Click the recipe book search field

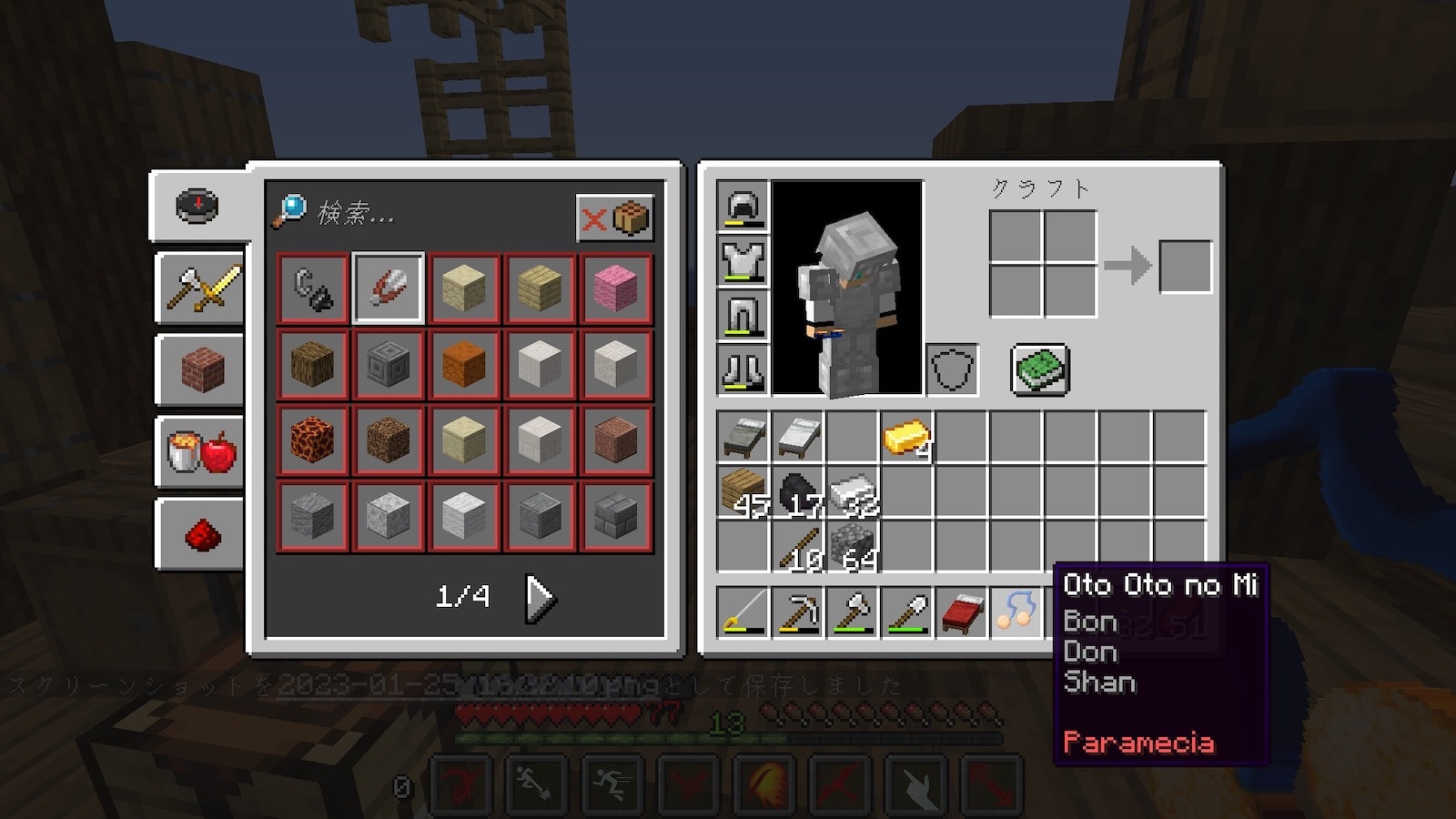point(419,214)
